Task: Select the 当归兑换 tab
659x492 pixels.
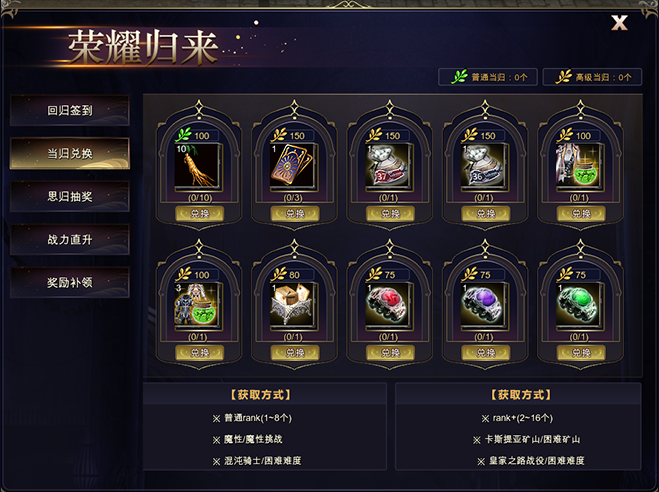Action: (x=70, y=153)
